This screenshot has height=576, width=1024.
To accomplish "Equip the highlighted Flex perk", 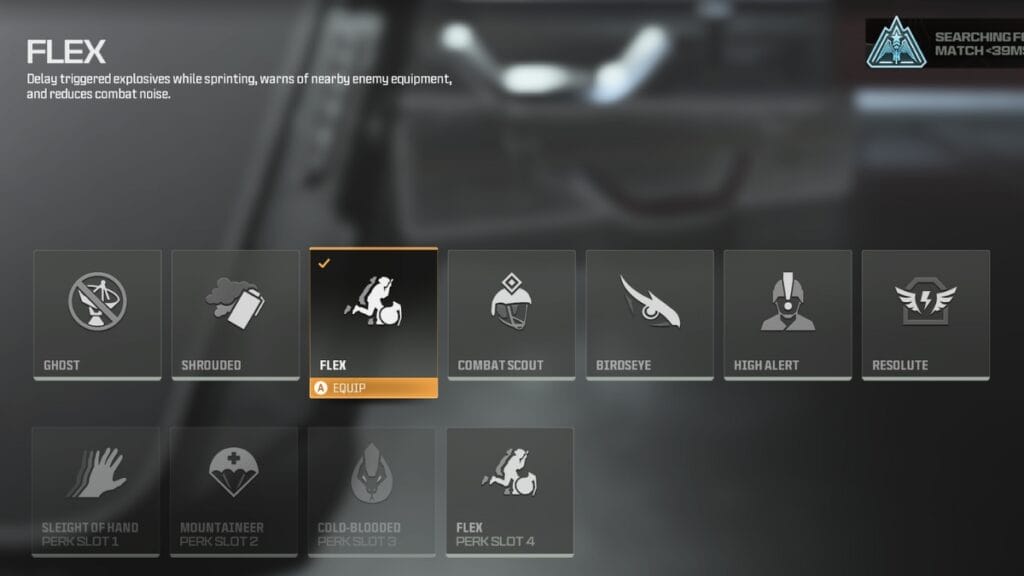I will 373,388.
